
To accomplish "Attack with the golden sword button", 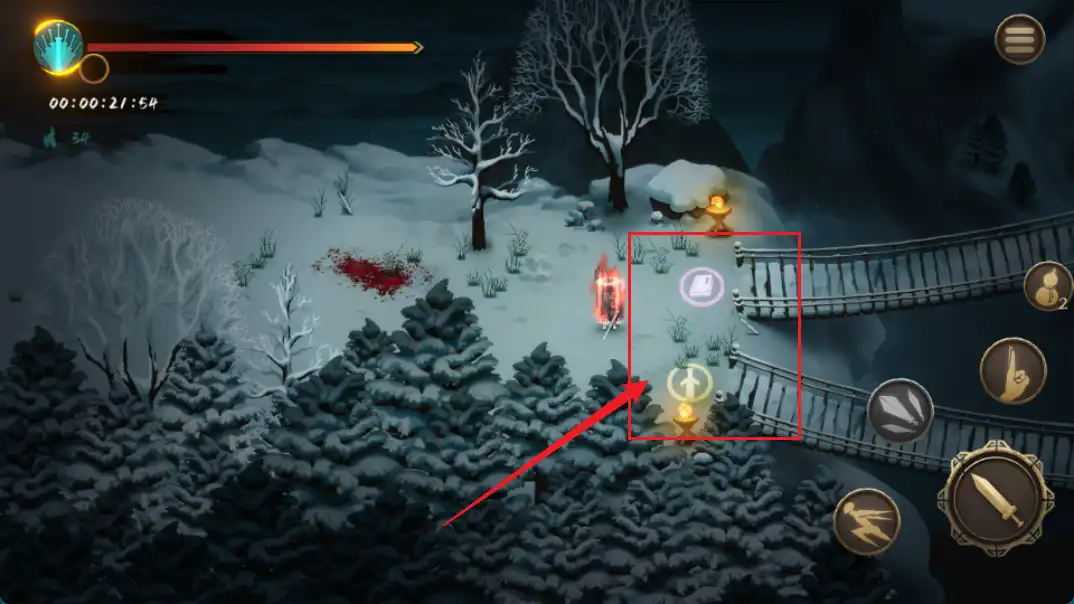I will tap(1001, 500).
